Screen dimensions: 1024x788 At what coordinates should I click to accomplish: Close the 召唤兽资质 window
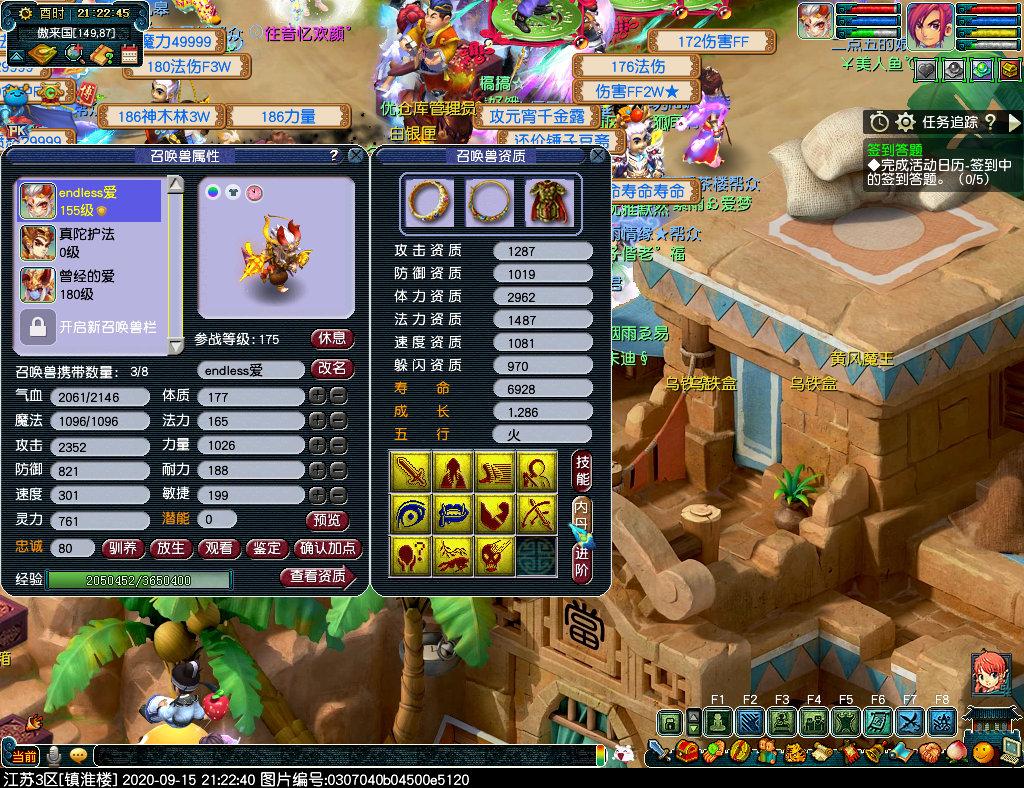(x=598, y=156)
